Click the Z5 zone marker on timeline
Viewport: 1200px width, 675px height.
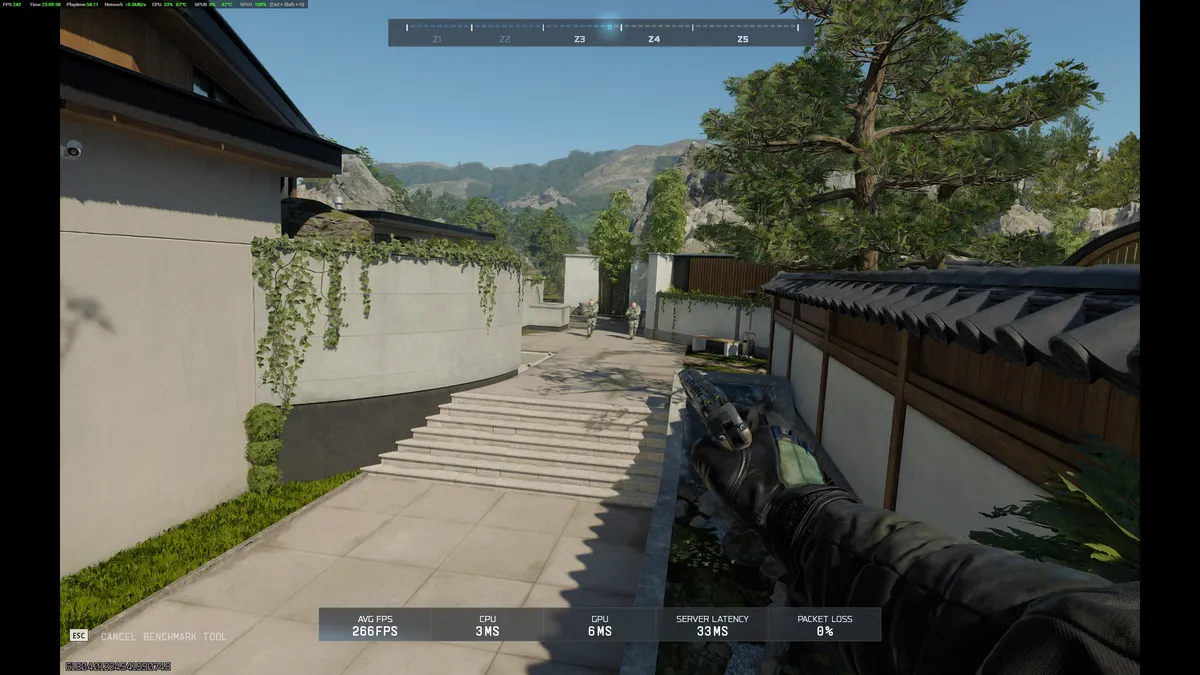click(x=743, y=39)
